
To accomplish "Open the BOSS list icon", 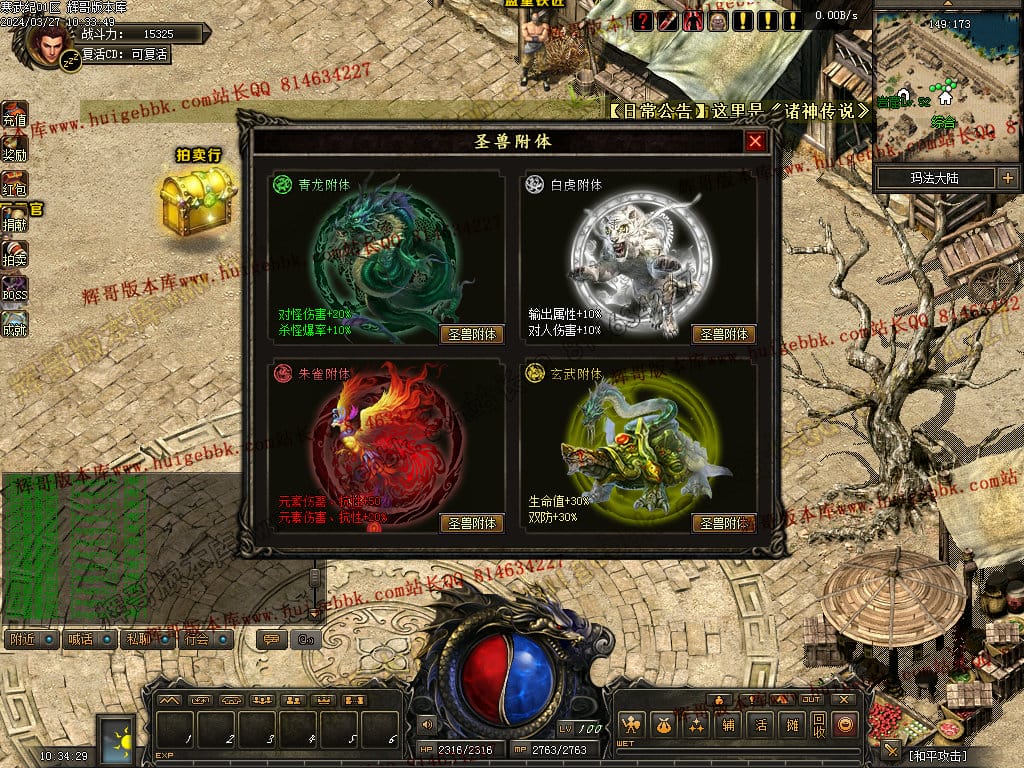I will [x=15, y=289].
